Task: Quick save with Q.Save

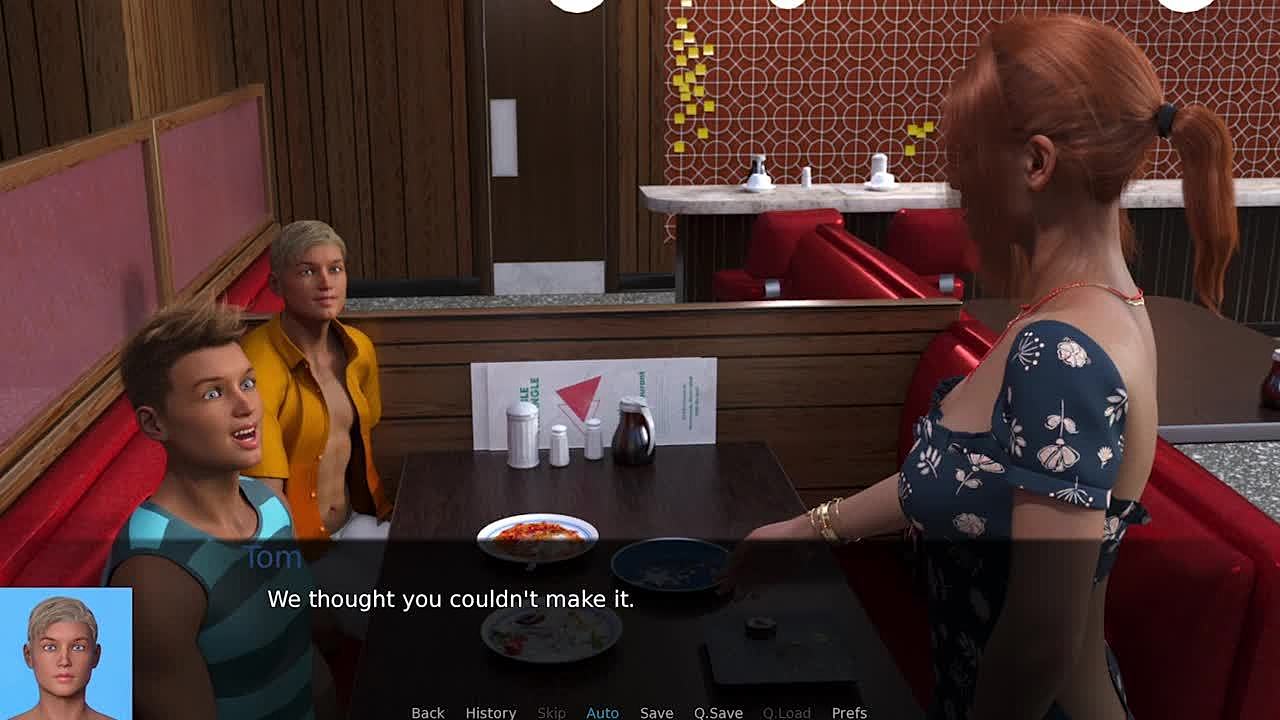Action: coord(718,712)
